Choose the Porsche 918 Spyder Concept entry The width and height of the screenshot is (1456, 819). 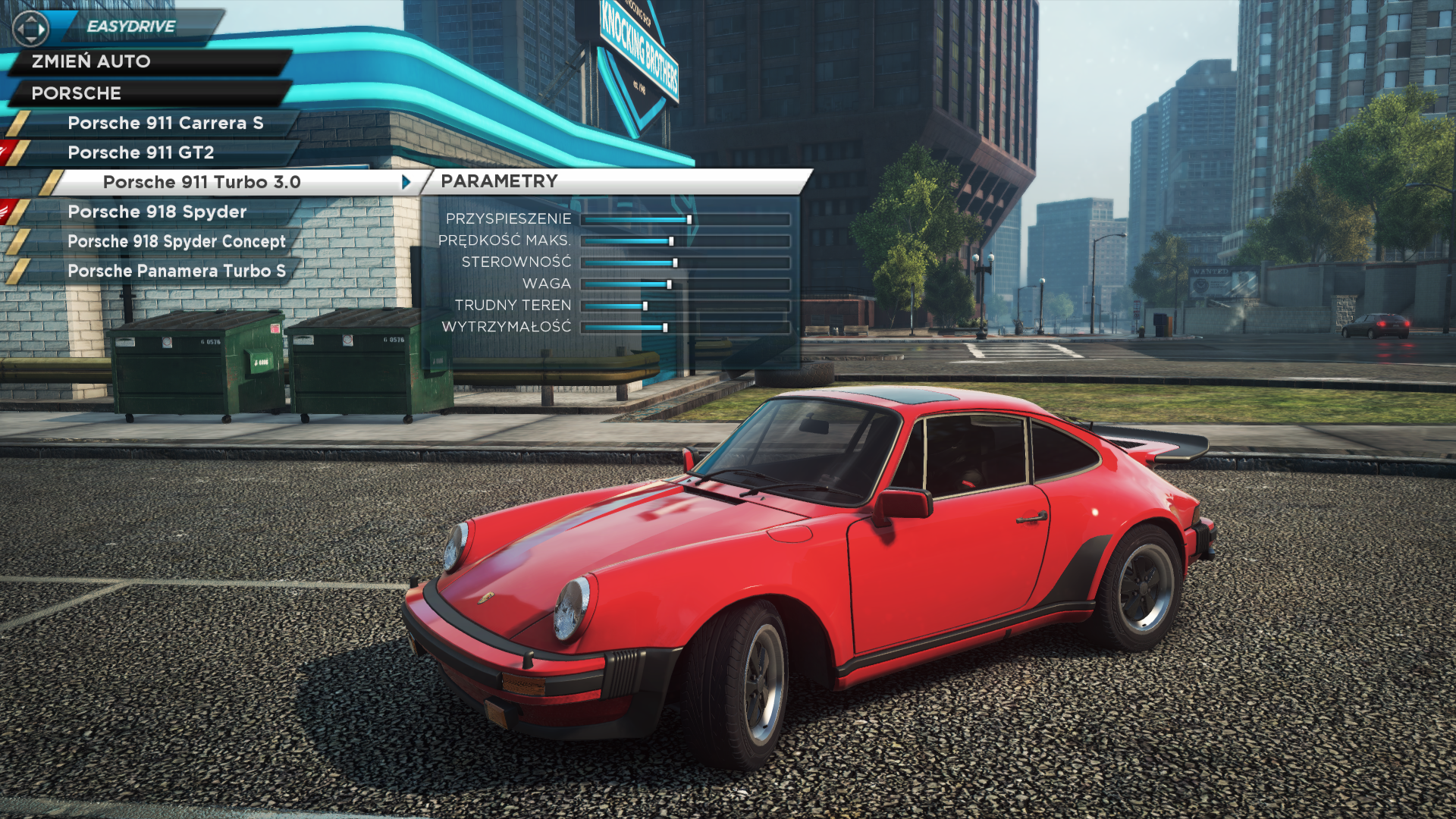177,241
